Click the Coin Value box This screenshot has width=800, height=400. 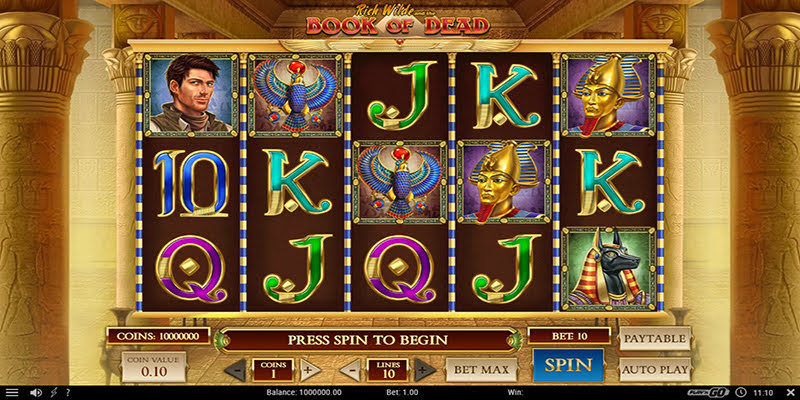pos(153,367)
